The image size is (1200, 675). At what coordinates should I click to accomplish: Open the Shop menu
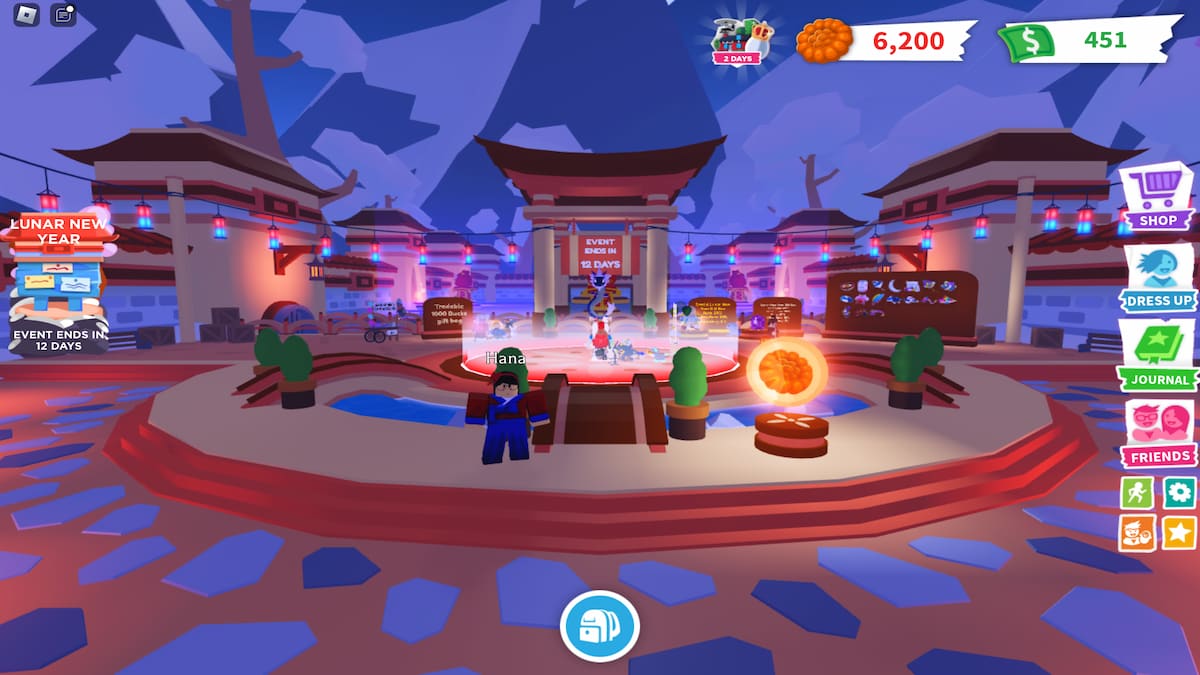click(1156, 196)
